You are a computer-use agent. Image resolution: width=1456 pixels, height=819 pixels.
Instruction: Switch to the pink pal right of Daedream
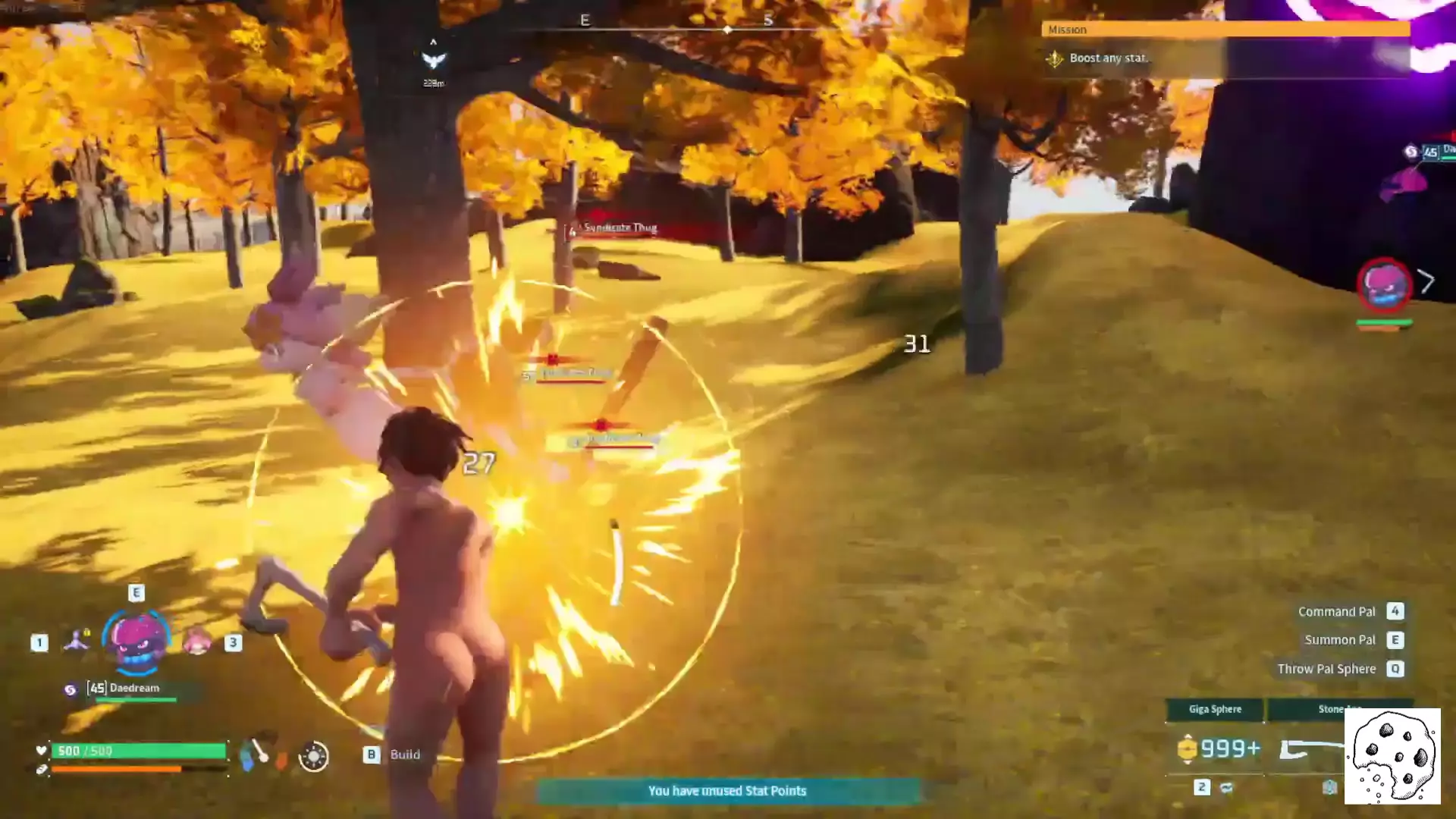click(x=197, y=643)
